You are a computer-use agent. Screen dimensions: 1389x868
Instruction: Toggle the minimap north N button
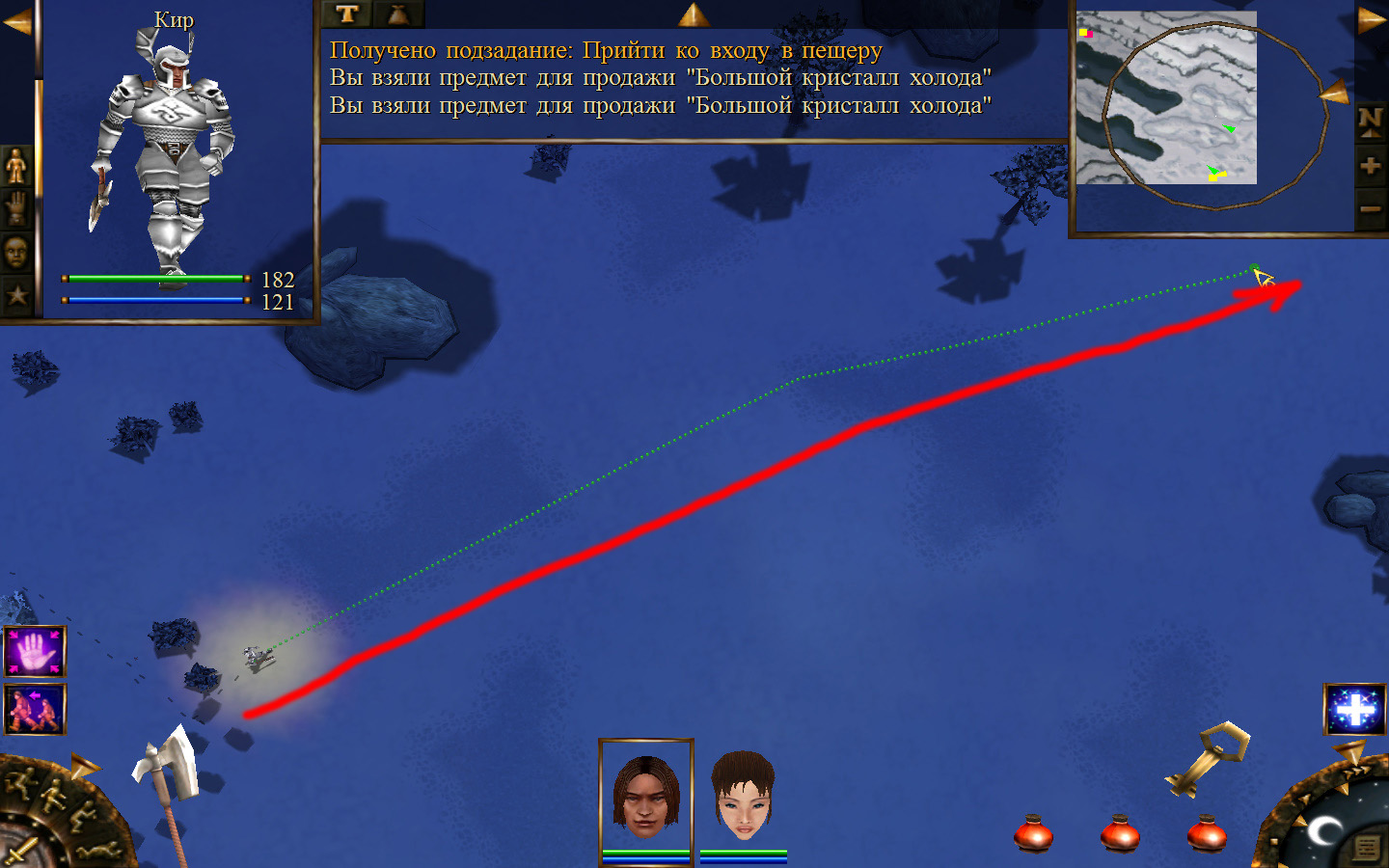pyautogui.click(x=1370, y=121)
